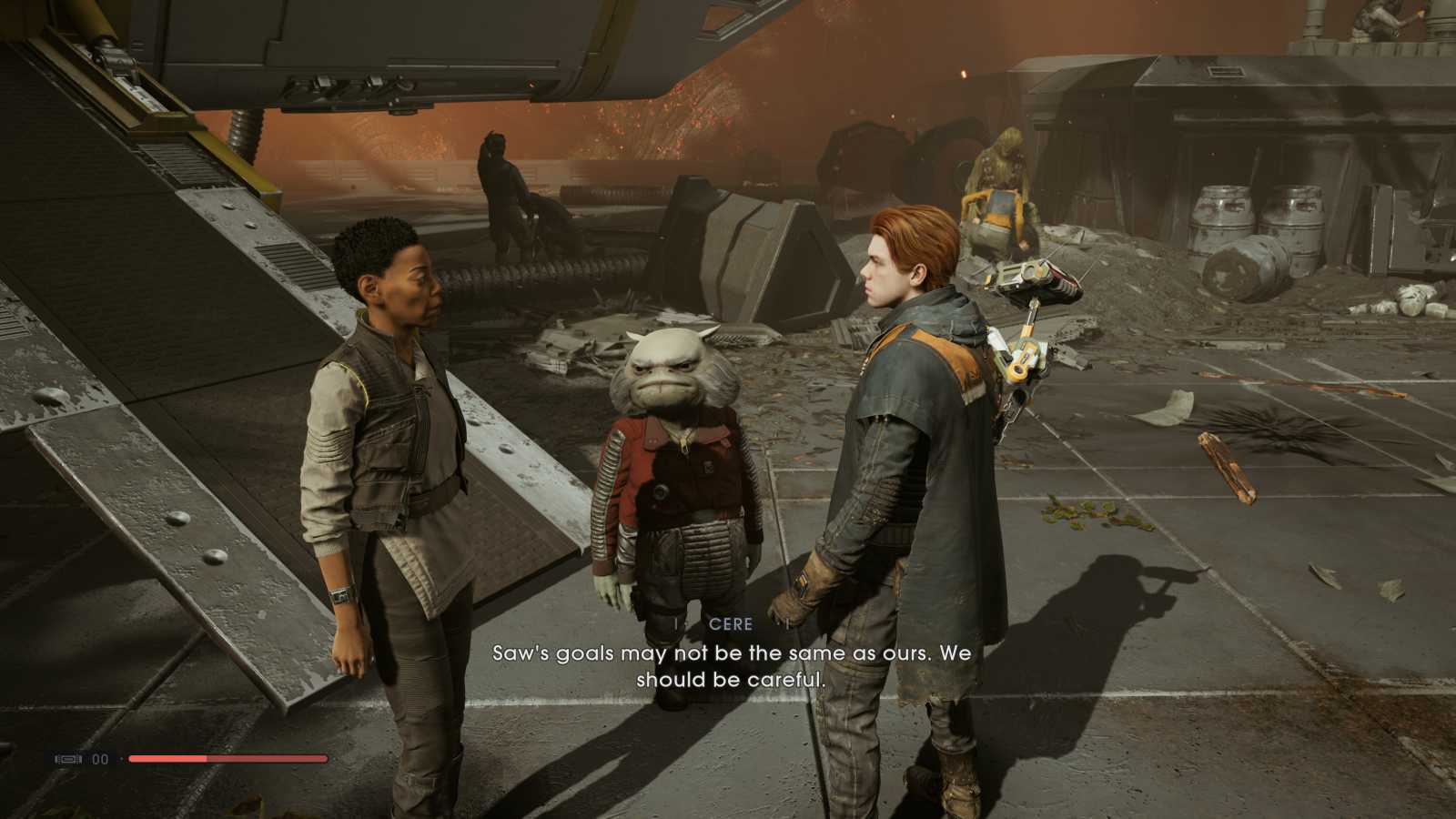
Task: Click the speaker name 'CERE' above the subtitle
Action: [729, 624]
